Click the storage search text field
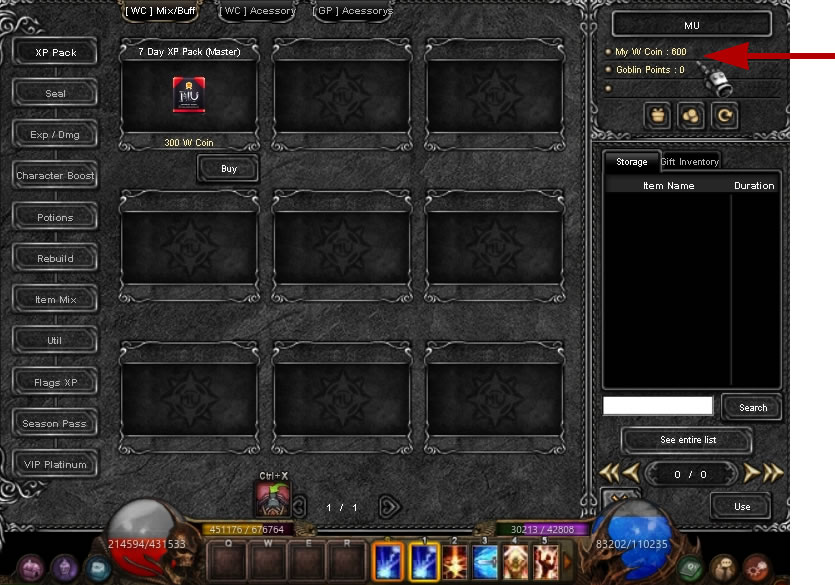The width and height of the screenshot is (835, 585). pos(658,406)
